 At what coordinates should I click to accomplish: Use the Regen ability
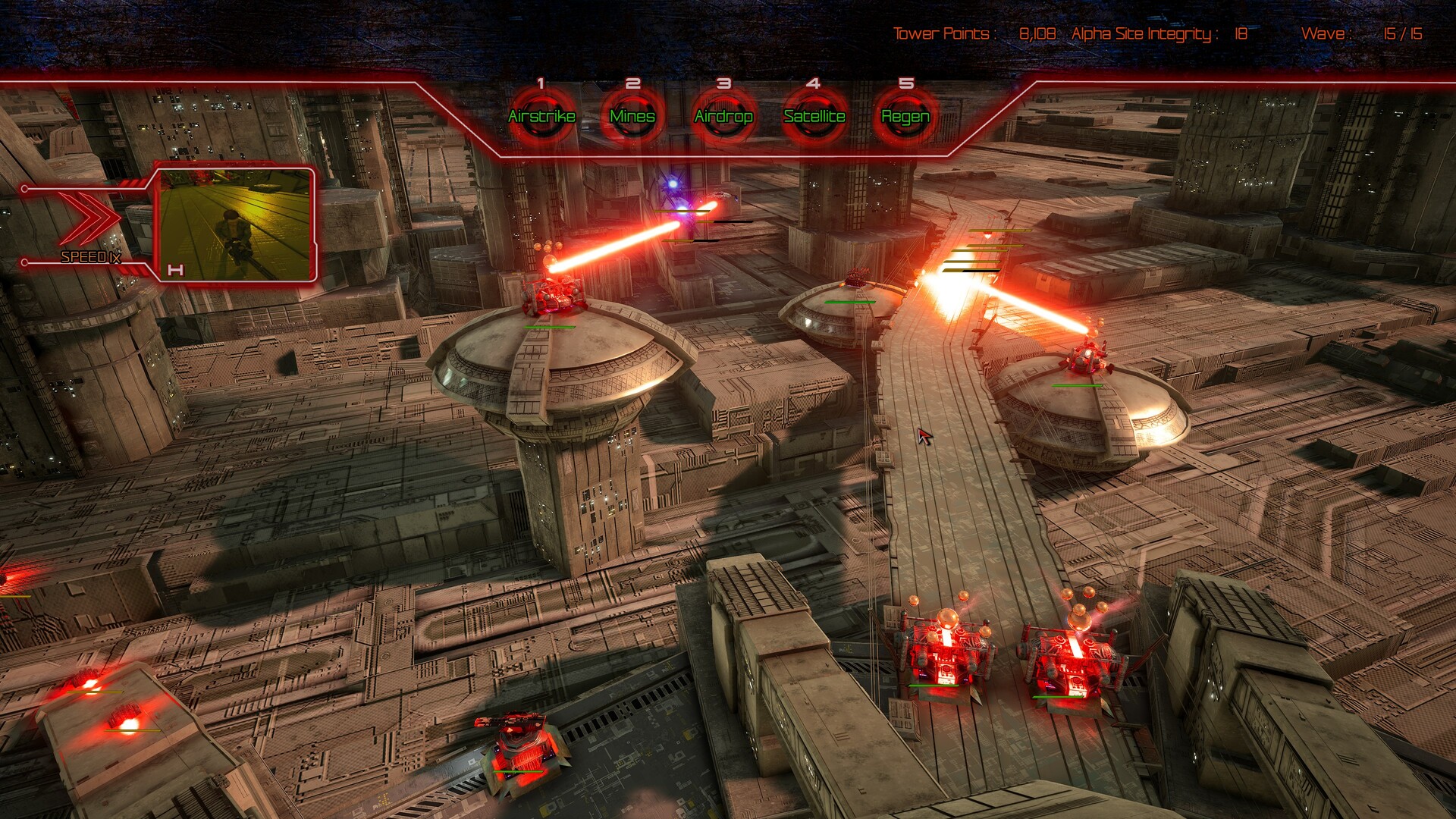tap(905, 117)
